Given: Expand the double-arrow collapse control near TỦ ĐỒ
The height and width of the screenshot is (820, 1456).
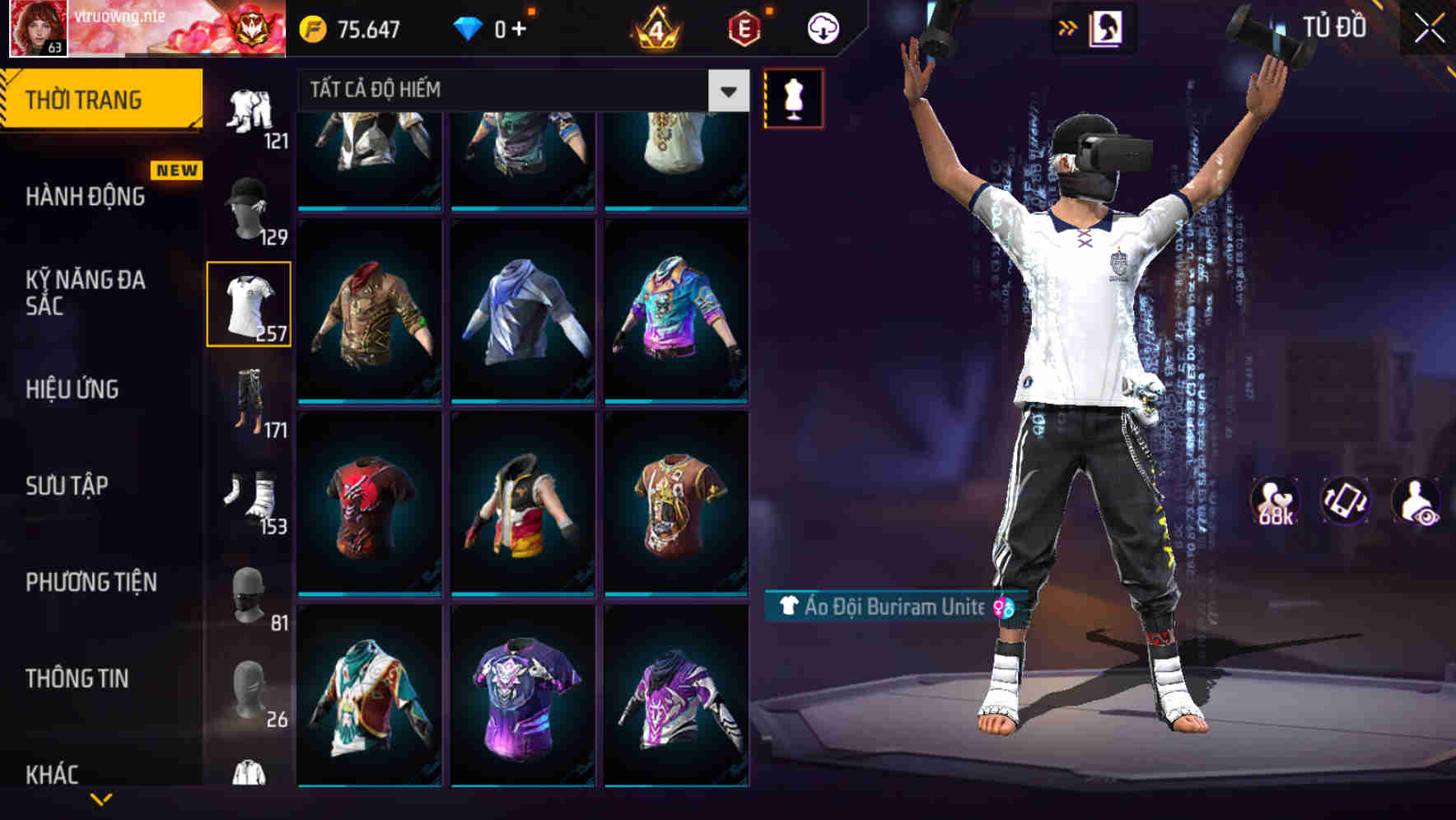Looking at the screenshot, I should pyautogui.click(x=1068, y=27).
